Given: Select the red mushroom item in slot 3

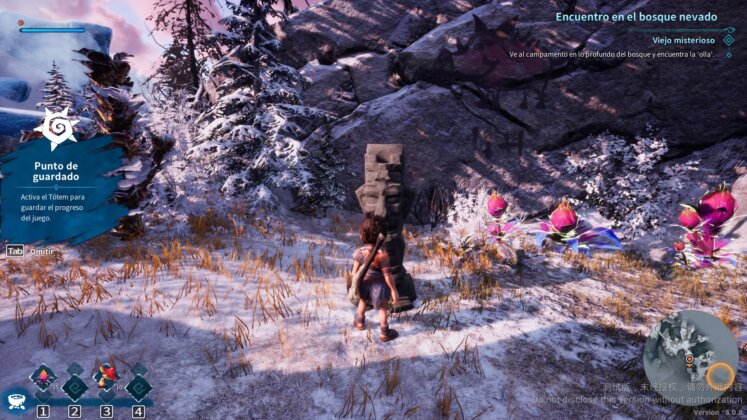Looking at the screenshot, I should tap(106, 378).
